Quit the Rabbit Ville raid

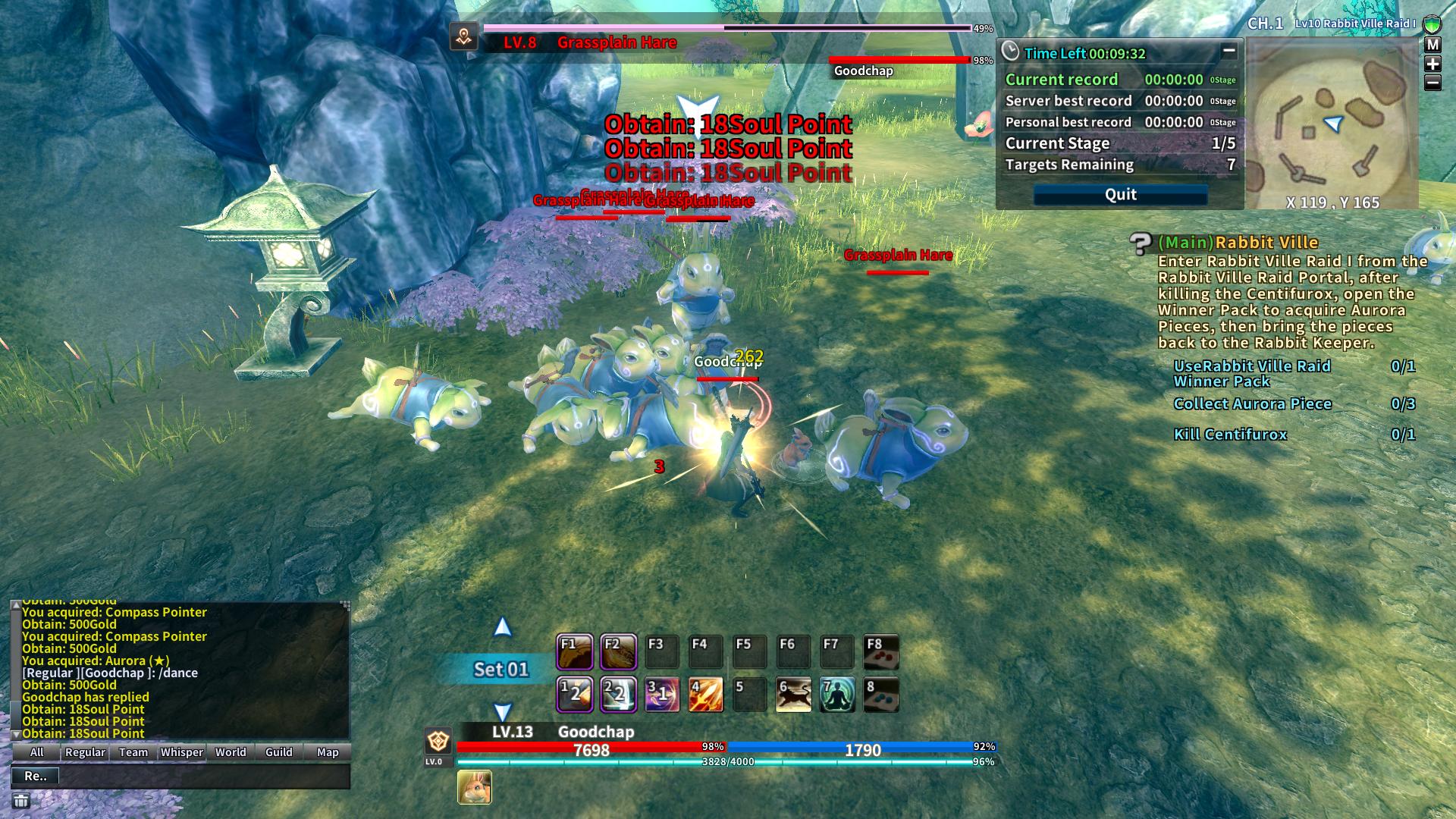(x=1120, y=195)
